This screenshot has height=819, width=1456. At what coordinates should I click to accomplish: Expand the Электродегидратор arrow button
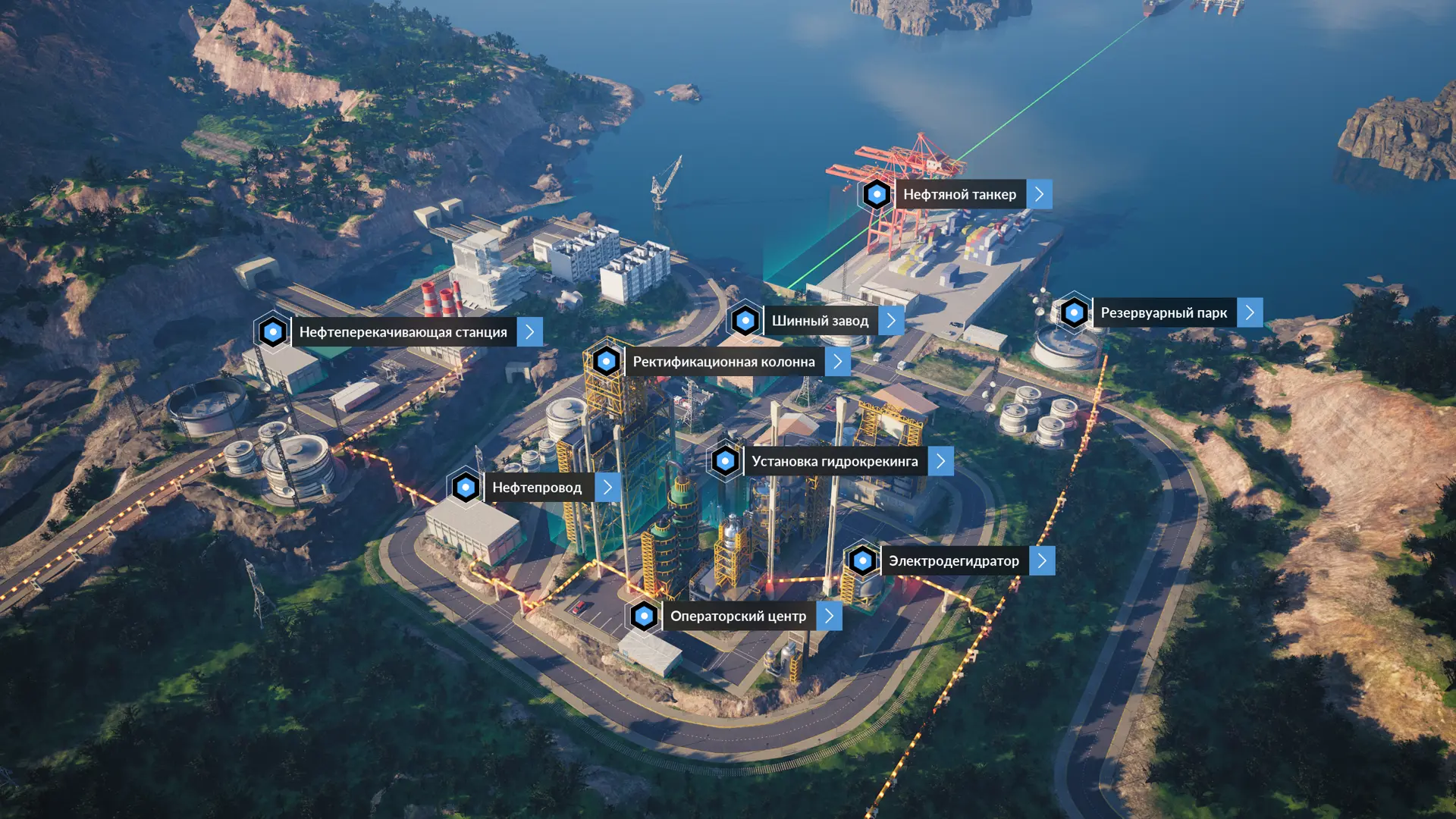tap(1042, 561)
